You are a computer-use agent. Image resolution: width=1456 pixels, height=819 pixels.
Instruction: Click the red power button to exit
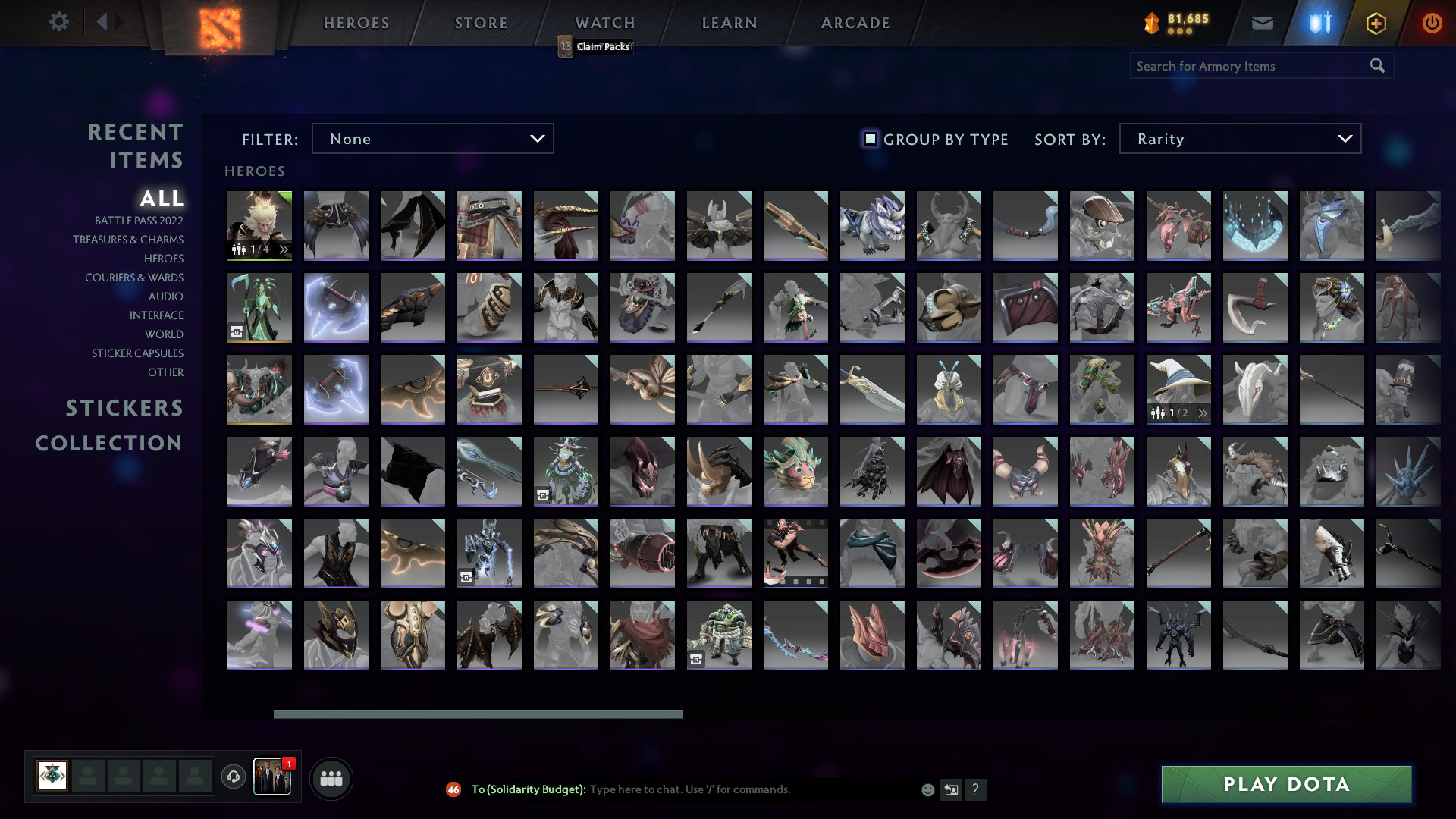(1432, 23)
